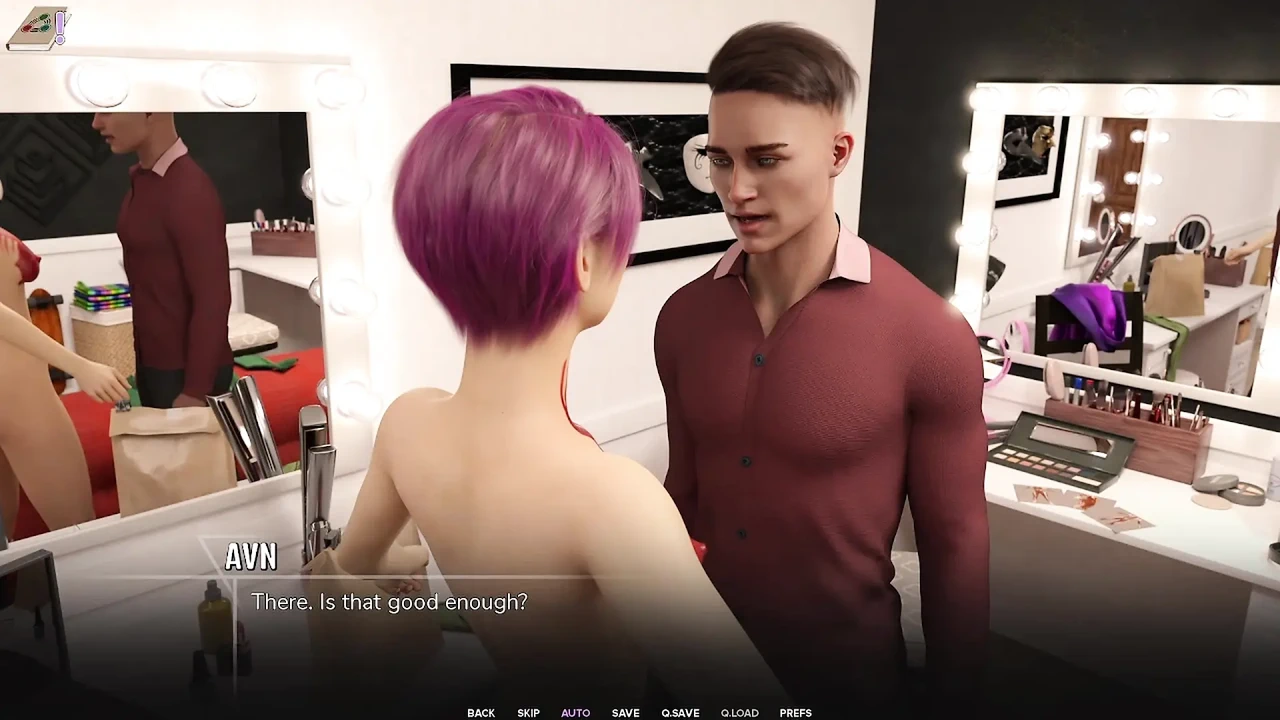Click the AVN name label above the dialogue
Screen dimensions: 1280x720
(251, 557)
